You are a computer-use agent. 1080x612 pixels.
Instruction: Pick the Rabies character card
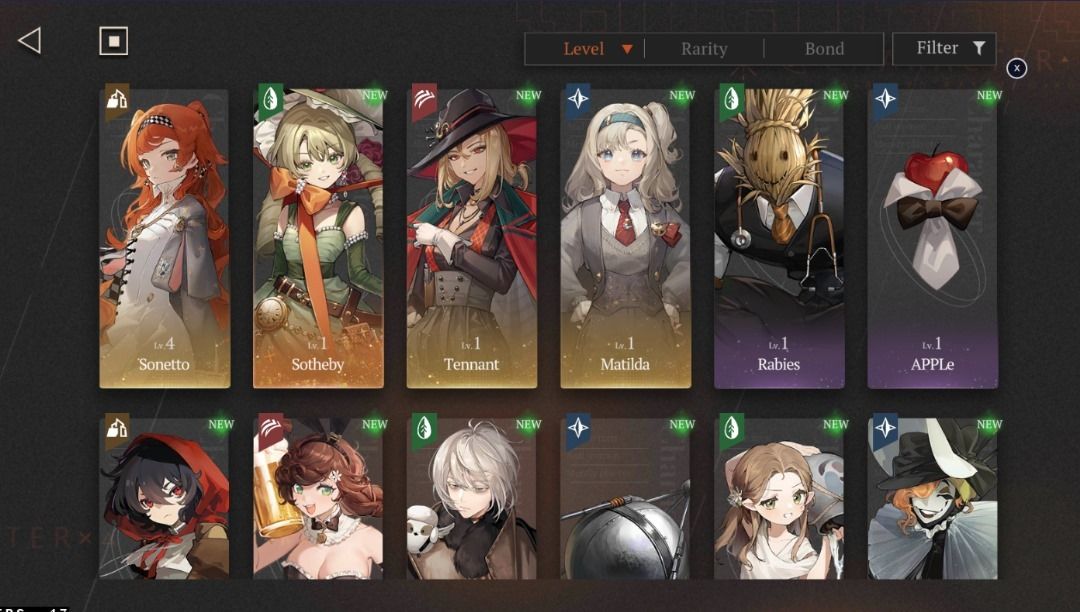point(779,238)
